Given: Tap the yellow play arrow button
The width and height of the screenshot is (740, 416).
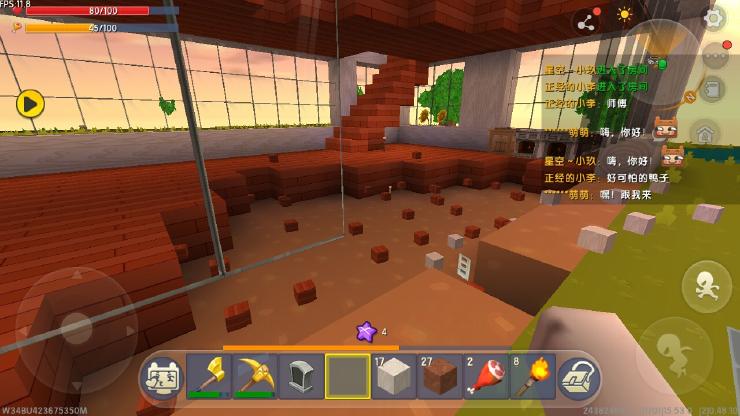Looking at the screenshot, I should point(30,102).
